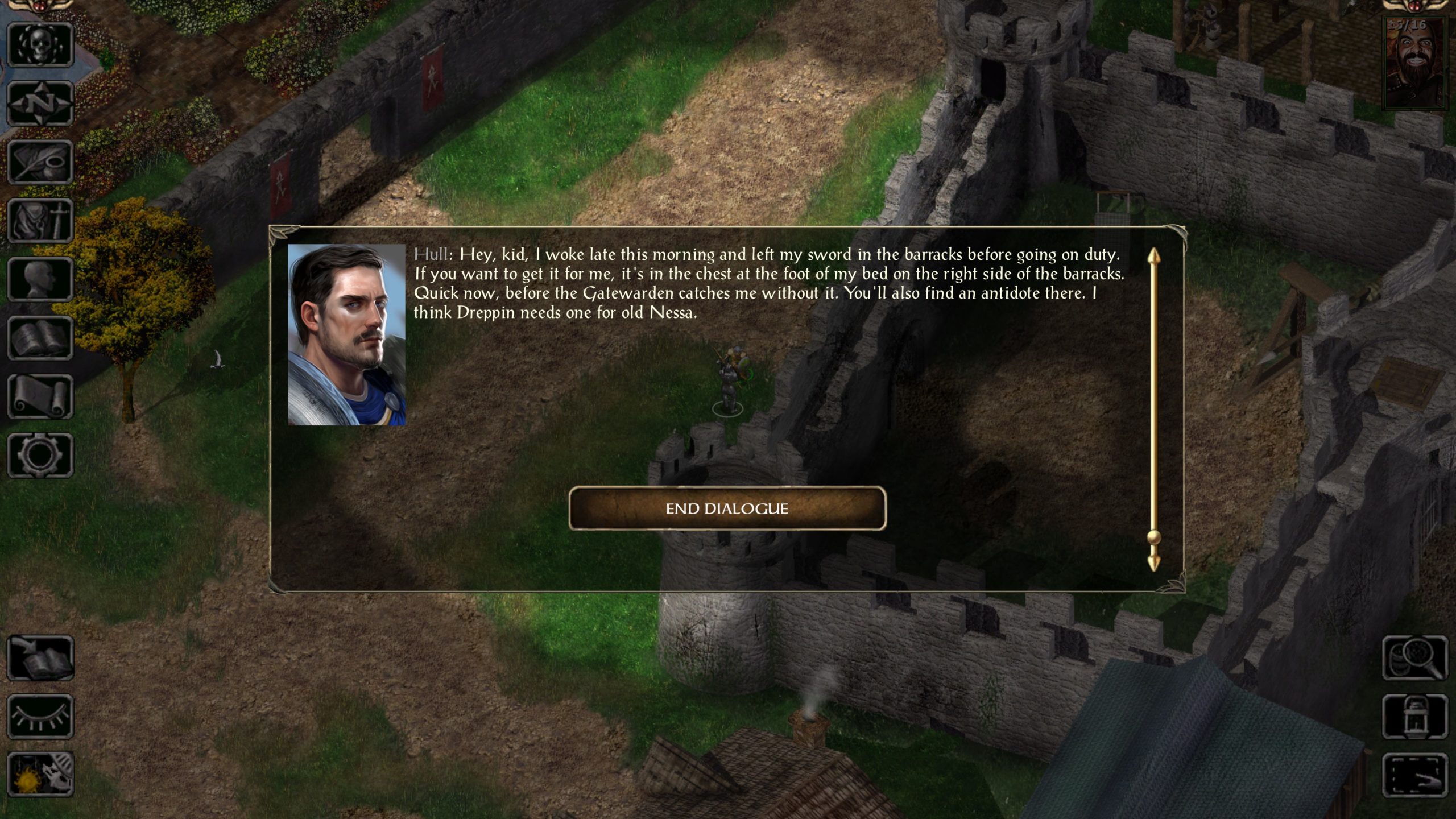Screen dimensions: 1456x819
Task: Click the skull icon in the sidebar
Action: coord(40,45)
